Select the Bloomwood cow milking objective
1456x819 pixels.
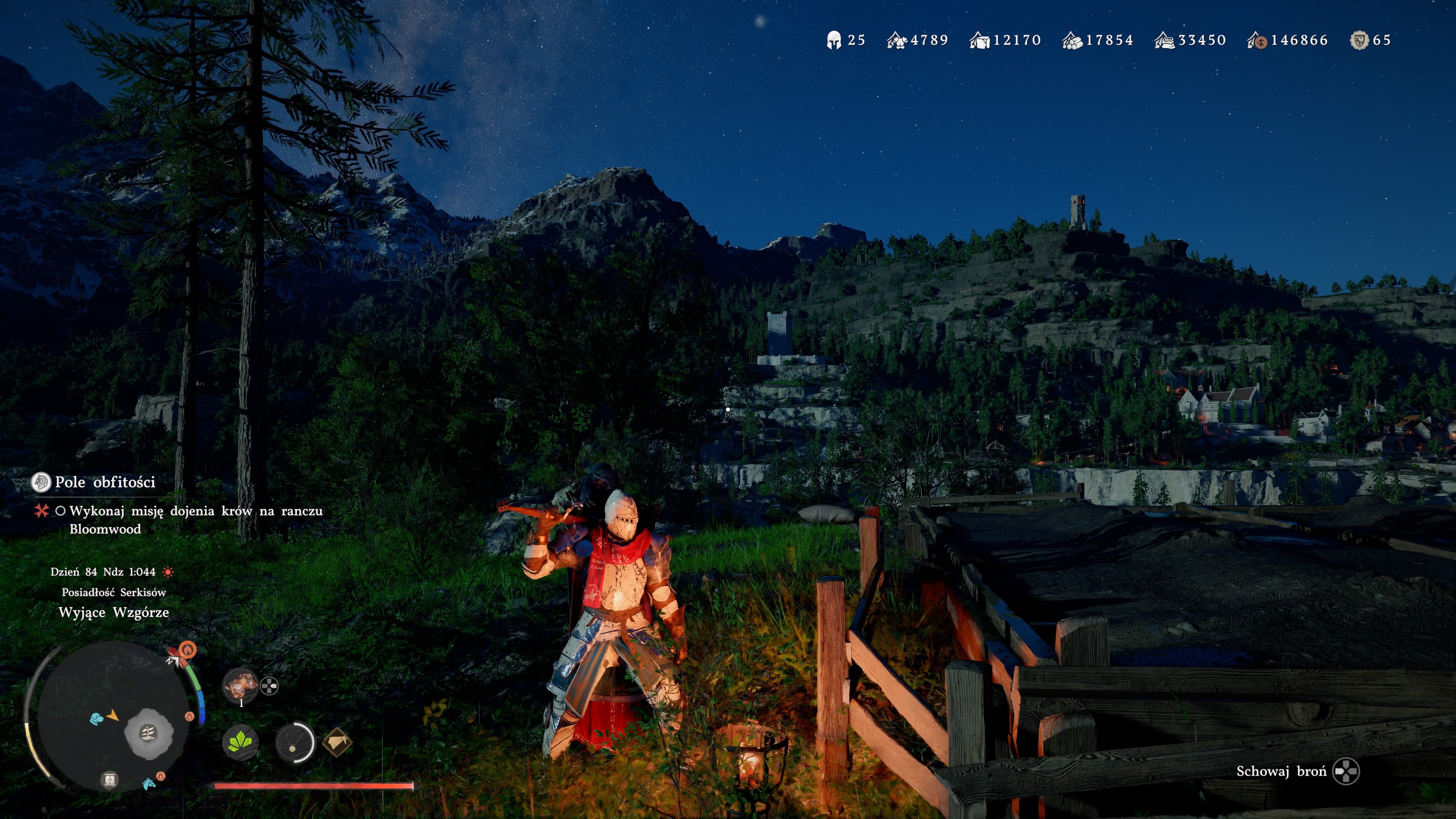[x=196, y=519]
